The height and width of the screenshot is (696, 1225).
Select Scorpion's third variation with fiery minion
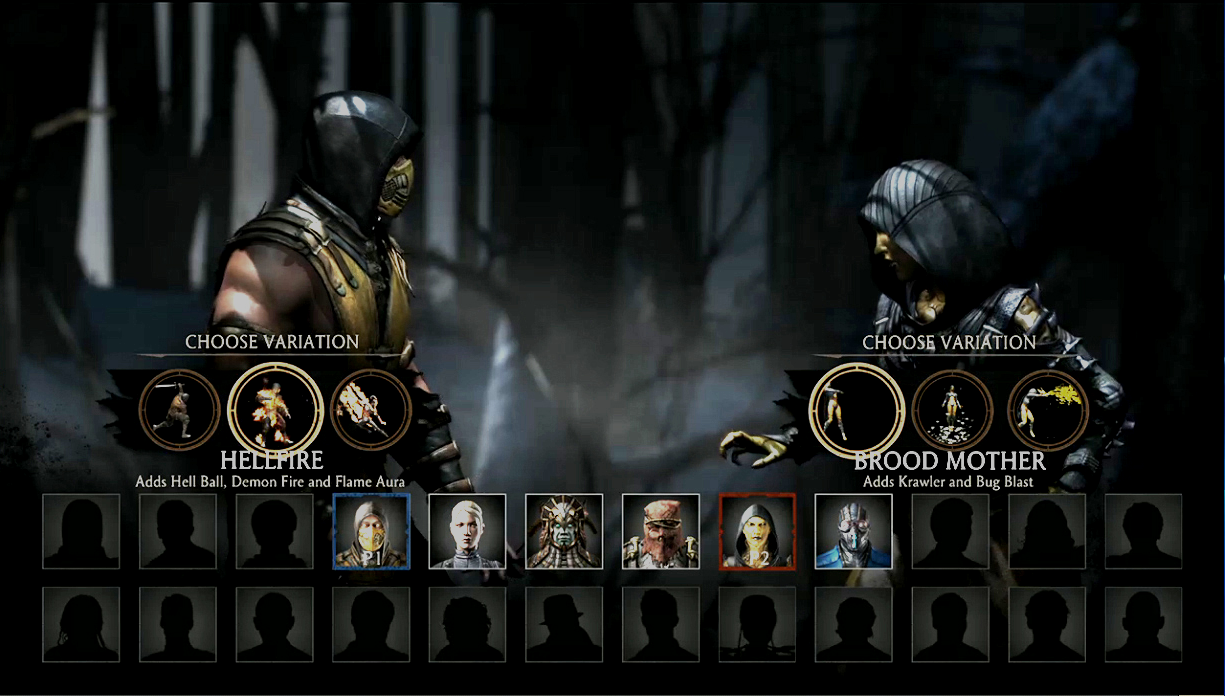point(369,409)
